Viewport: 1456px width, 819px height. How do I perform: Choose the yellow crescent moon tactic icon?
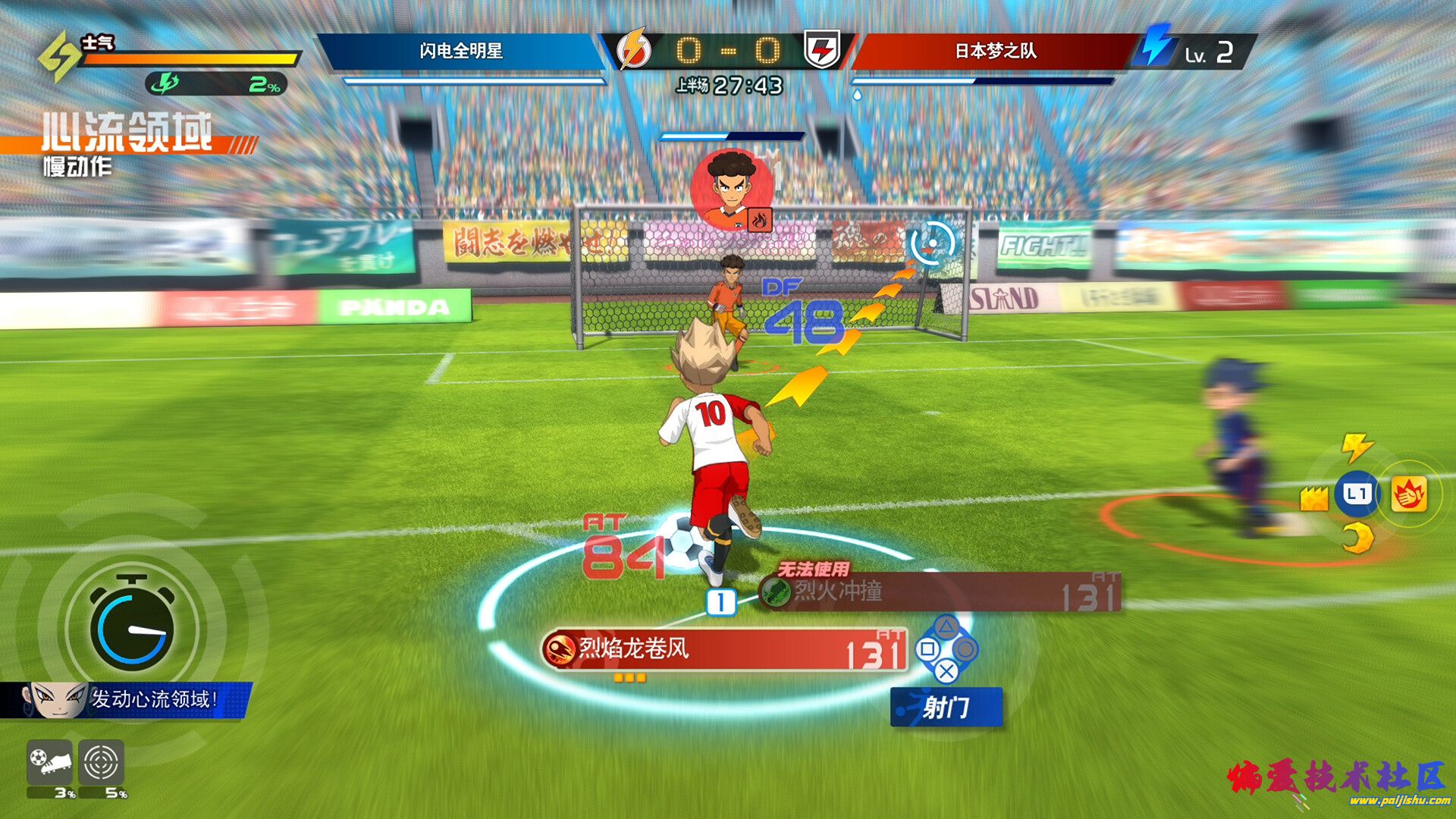pyautogui.click(x=1357, y=539)
